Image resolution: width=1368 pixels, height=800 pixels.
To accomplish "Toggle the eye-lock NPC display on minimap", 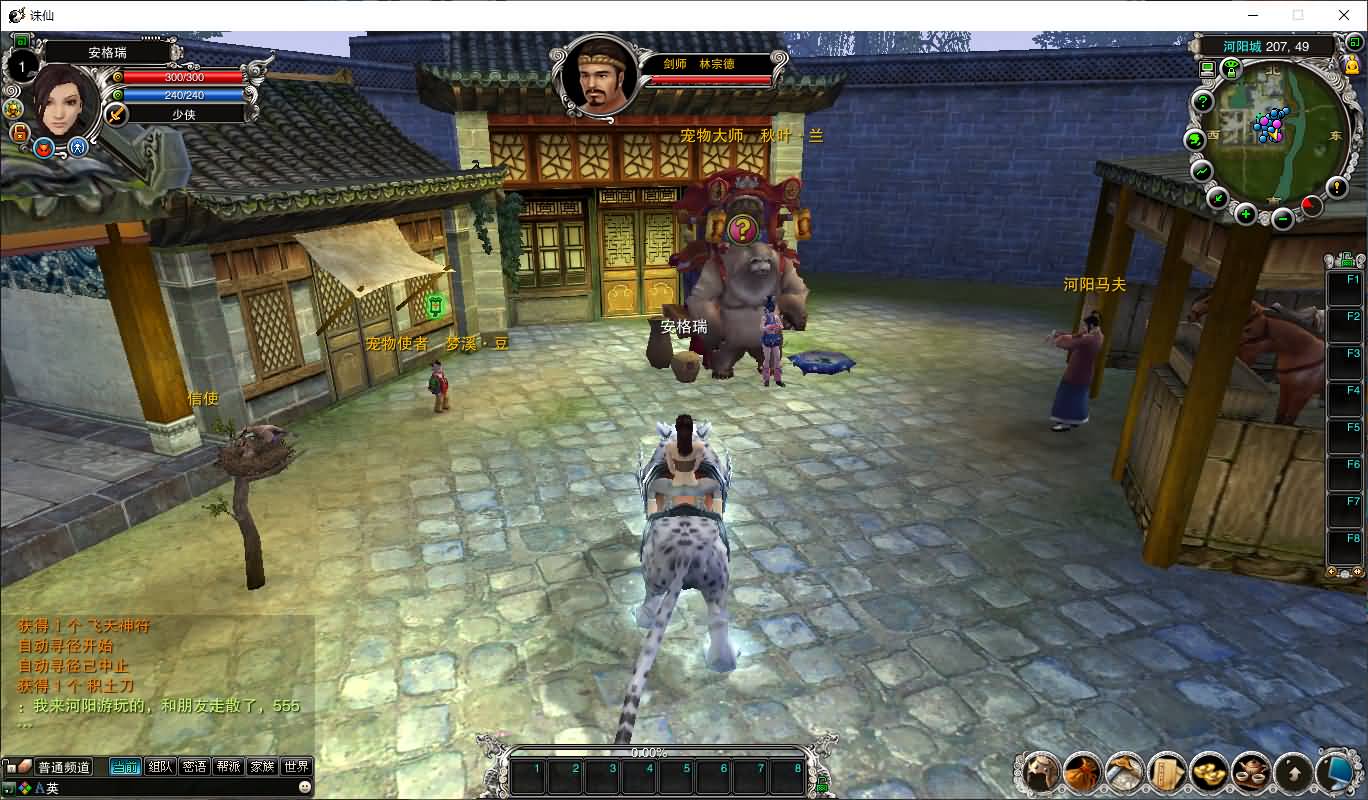I will coord(1231,66).
